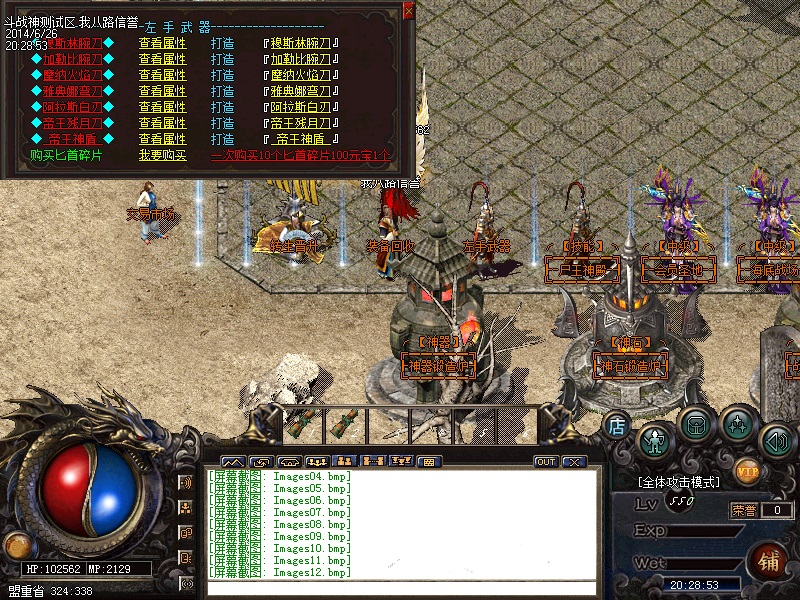View attributes of 摩纳火焰刀
Viewport: 800px width, 600px height.
point(162,75)
